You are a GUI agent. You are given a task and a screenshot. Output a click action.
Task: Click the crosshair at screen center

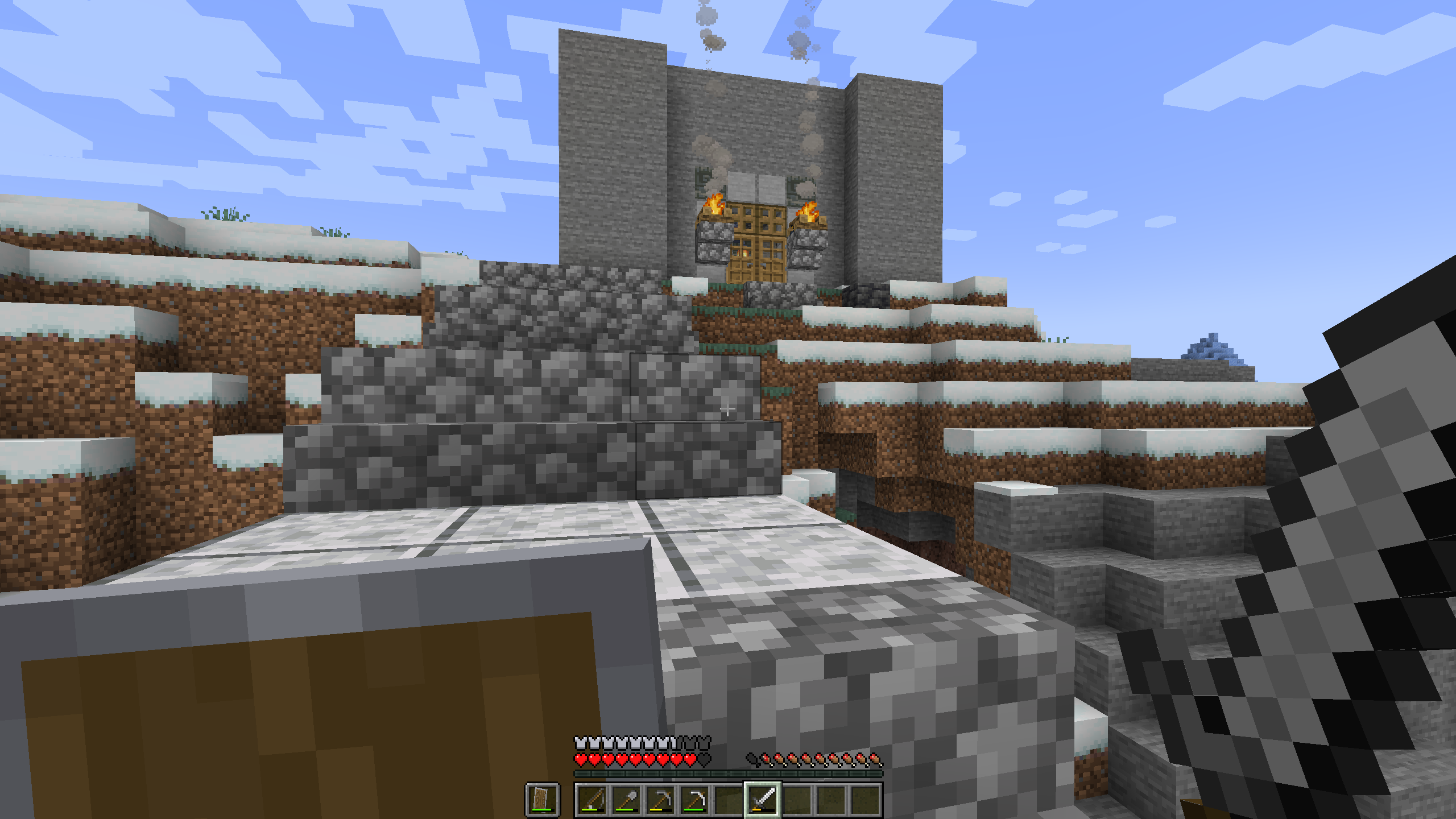[728, 408]
